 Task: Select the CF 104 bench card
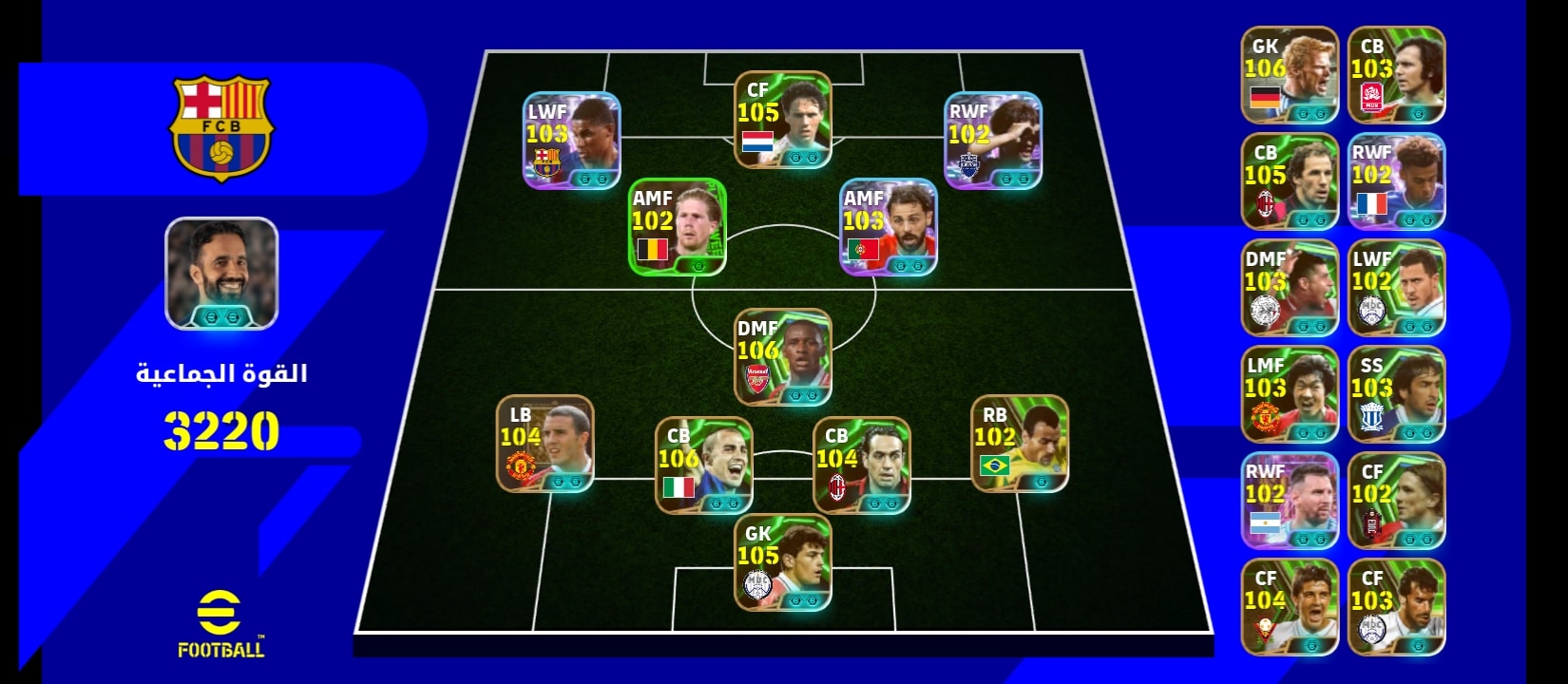pos(1290,607)
